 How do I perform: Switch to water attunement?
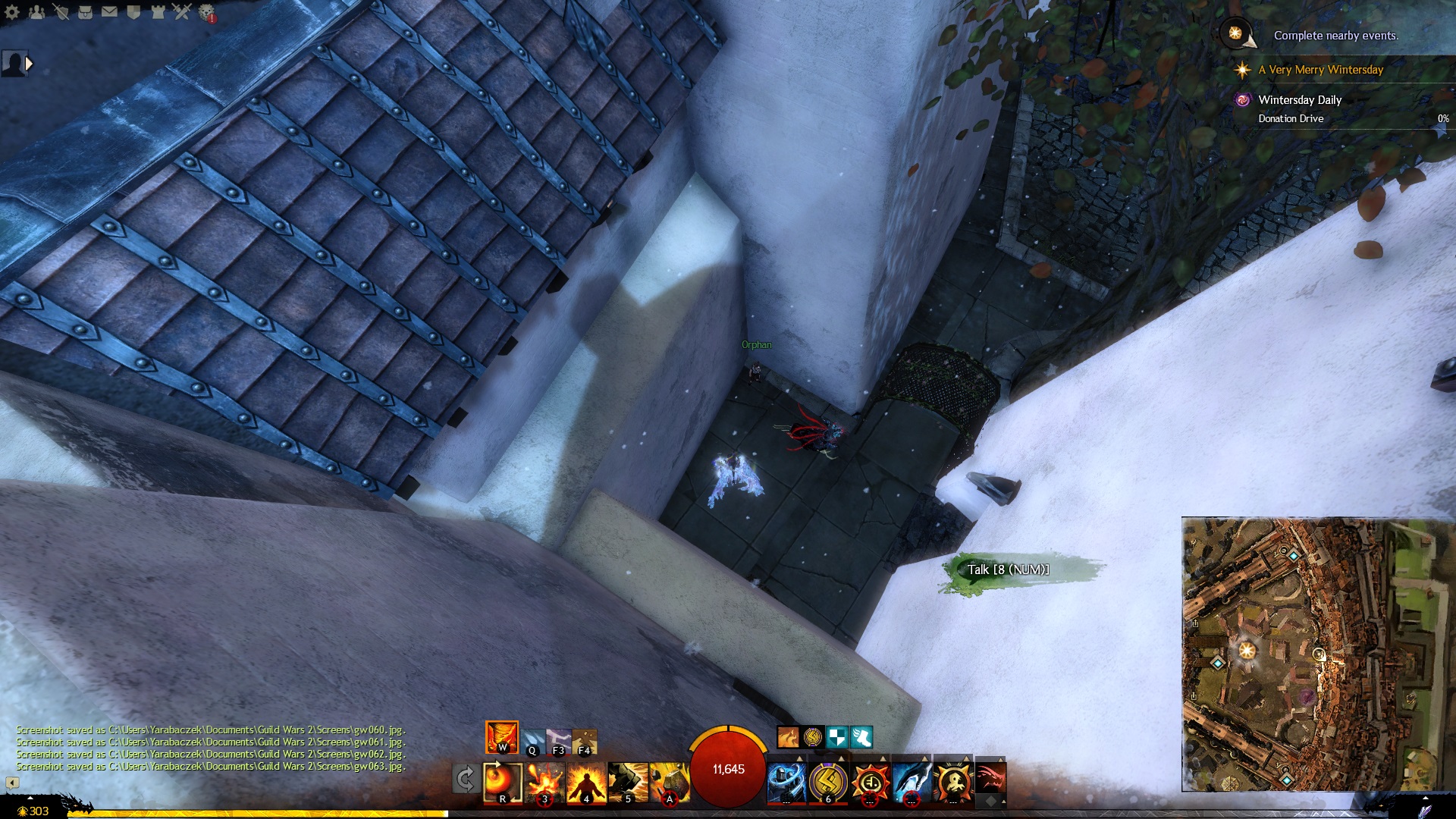click(532, 740)
